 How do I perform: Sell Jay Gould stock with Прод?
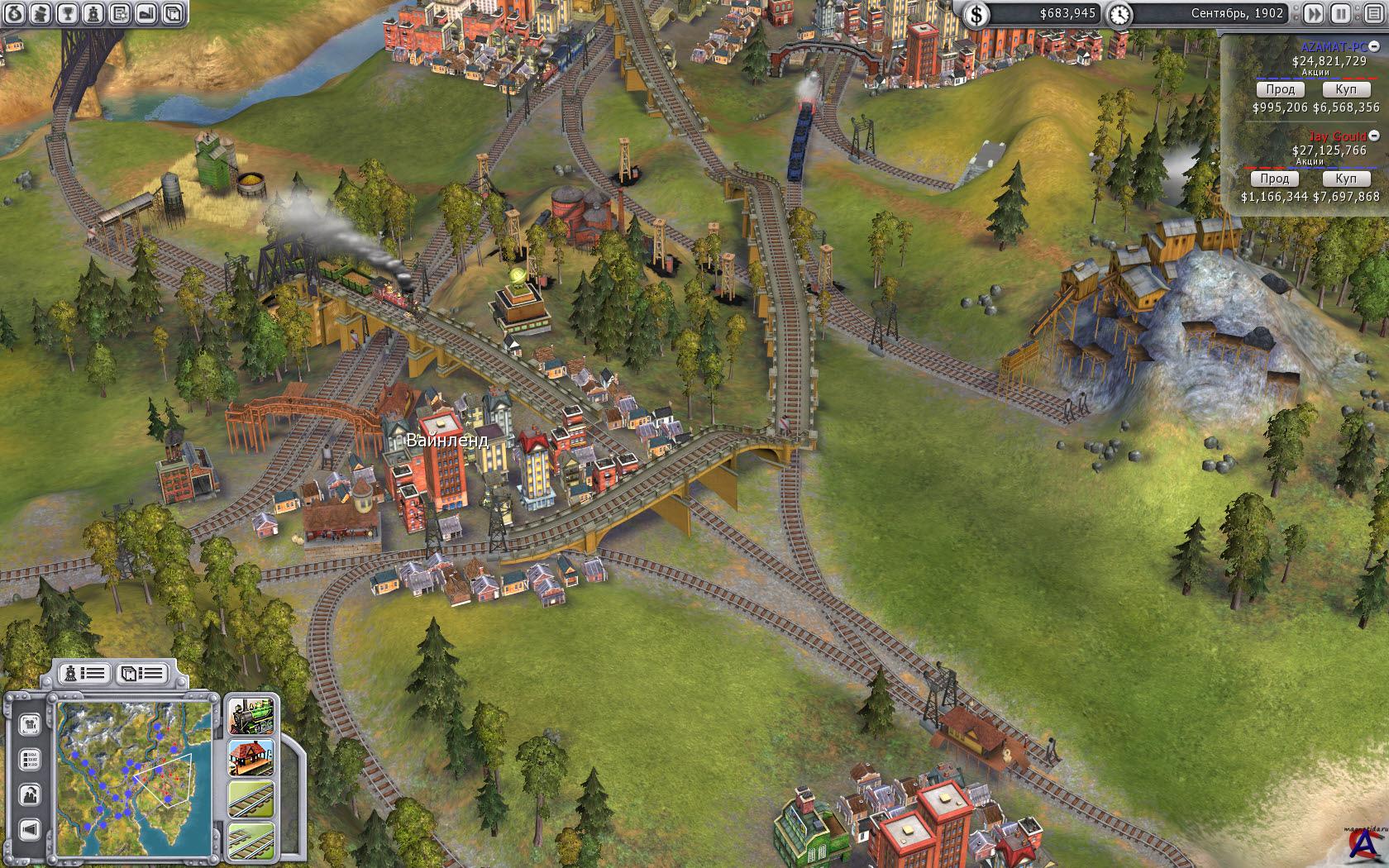tap(1274, 179)
